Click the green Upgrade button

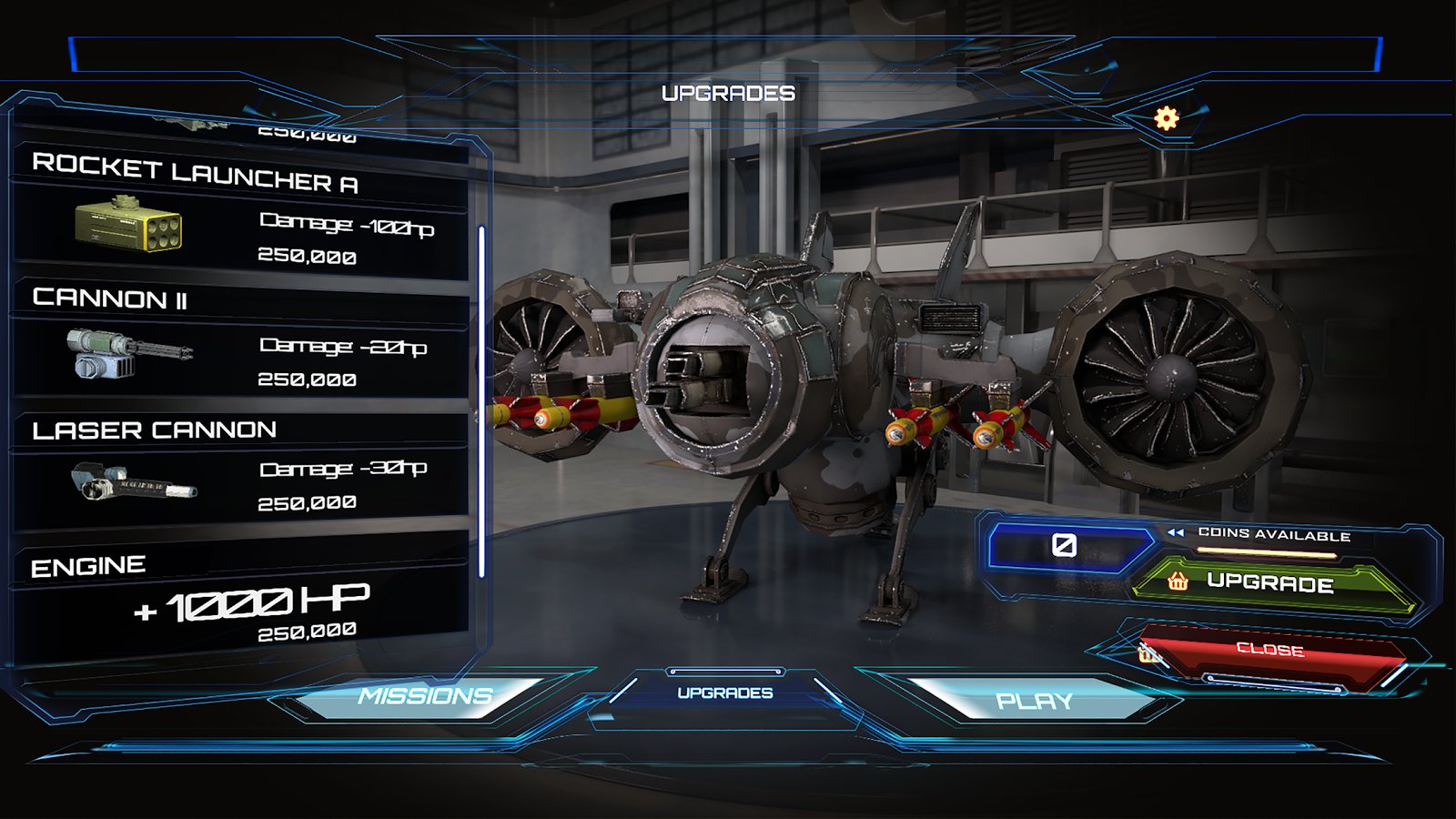tap(1270, 583)
